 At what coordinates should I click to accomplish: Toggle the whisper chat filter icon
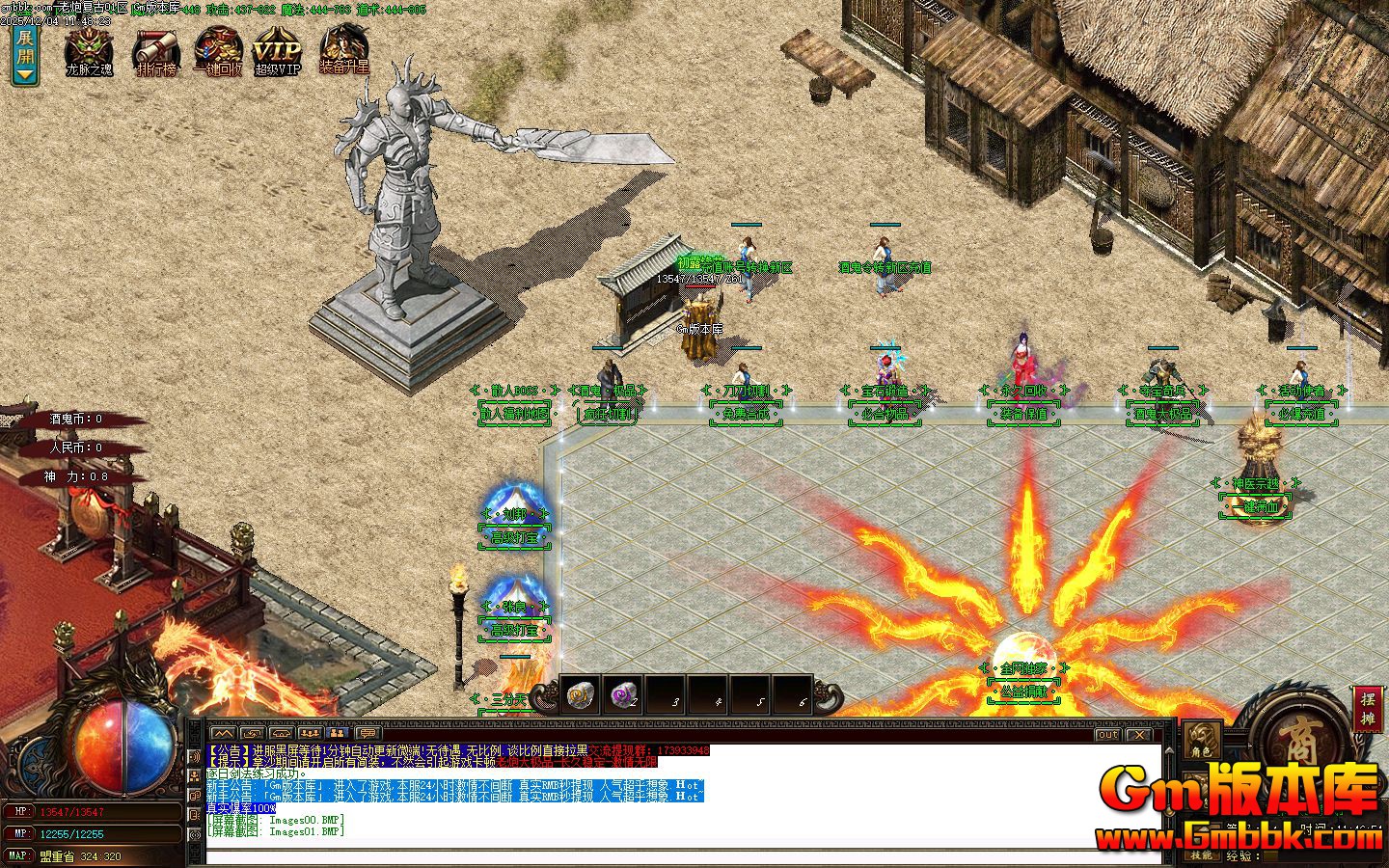(251, 733)
